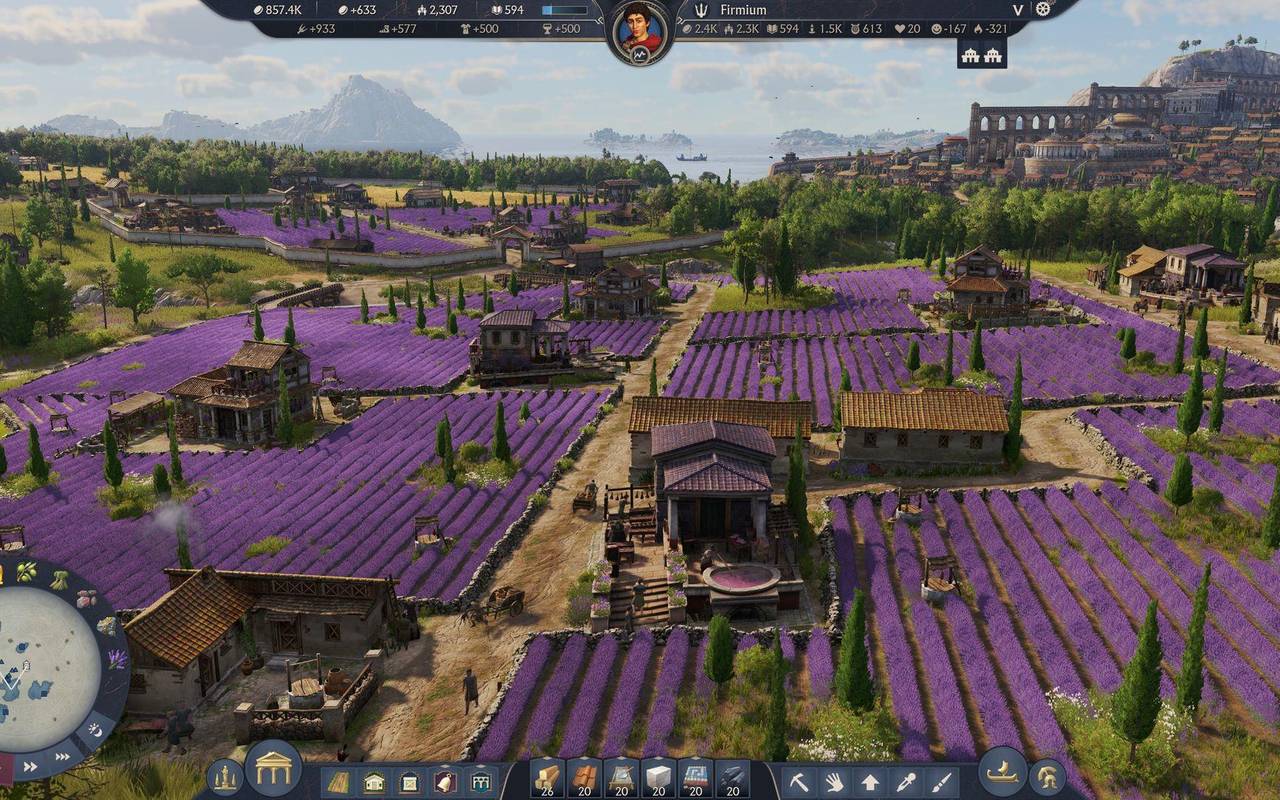
Task: Toggle the day/night indicator beside the minimap
Action: point(96,728)
